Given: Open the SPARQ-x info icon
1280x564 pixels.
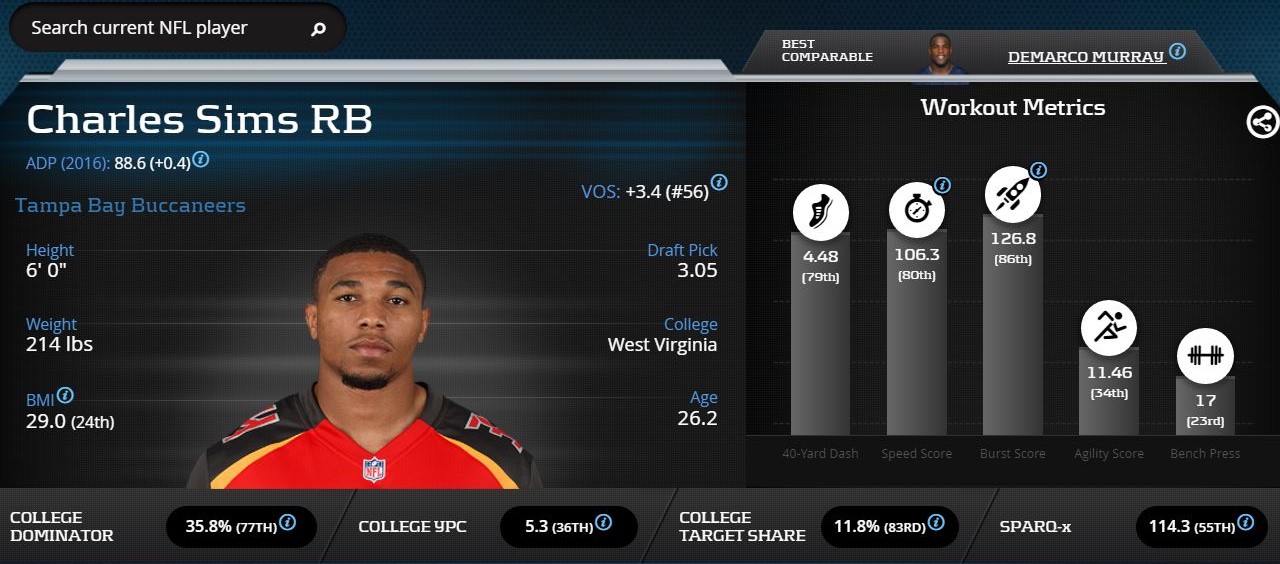Looking at the screenshot, I should (1245, 522).
